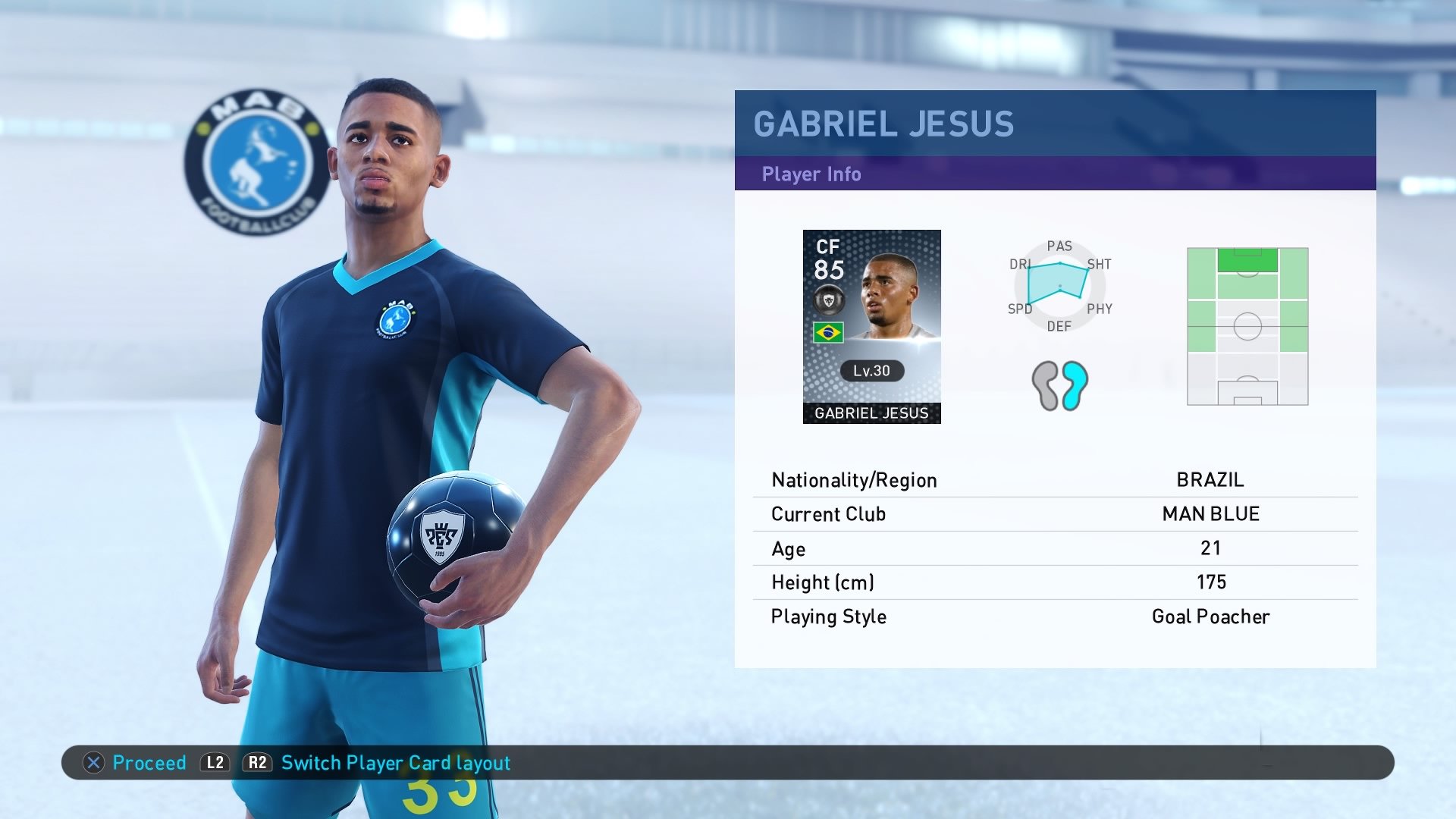Select the highlighted right foot icon
This screenshot has width=1456, height=819.
tap(1073, 385)
